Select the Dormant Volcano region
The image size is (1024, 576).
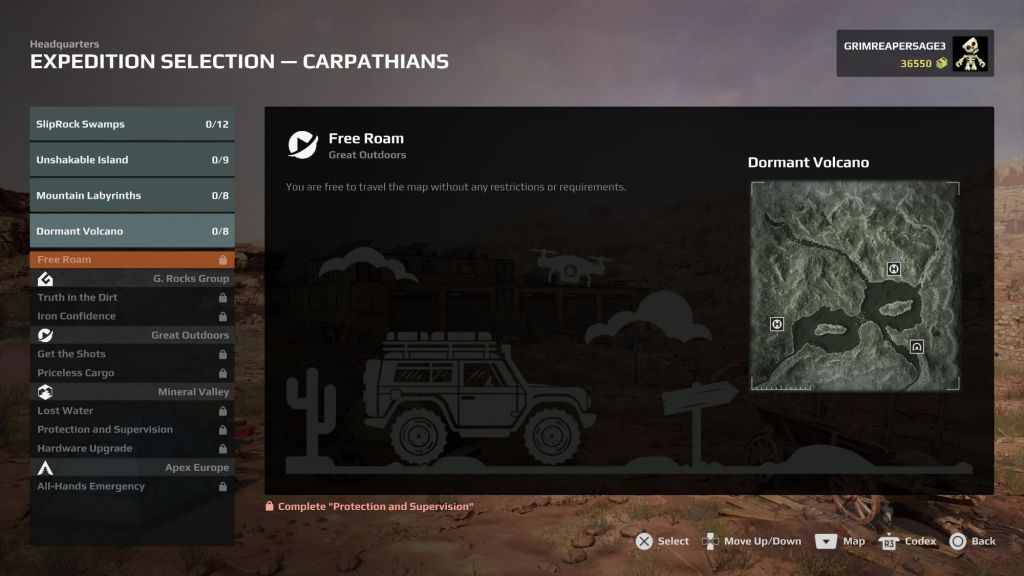(x=131, y=231)
